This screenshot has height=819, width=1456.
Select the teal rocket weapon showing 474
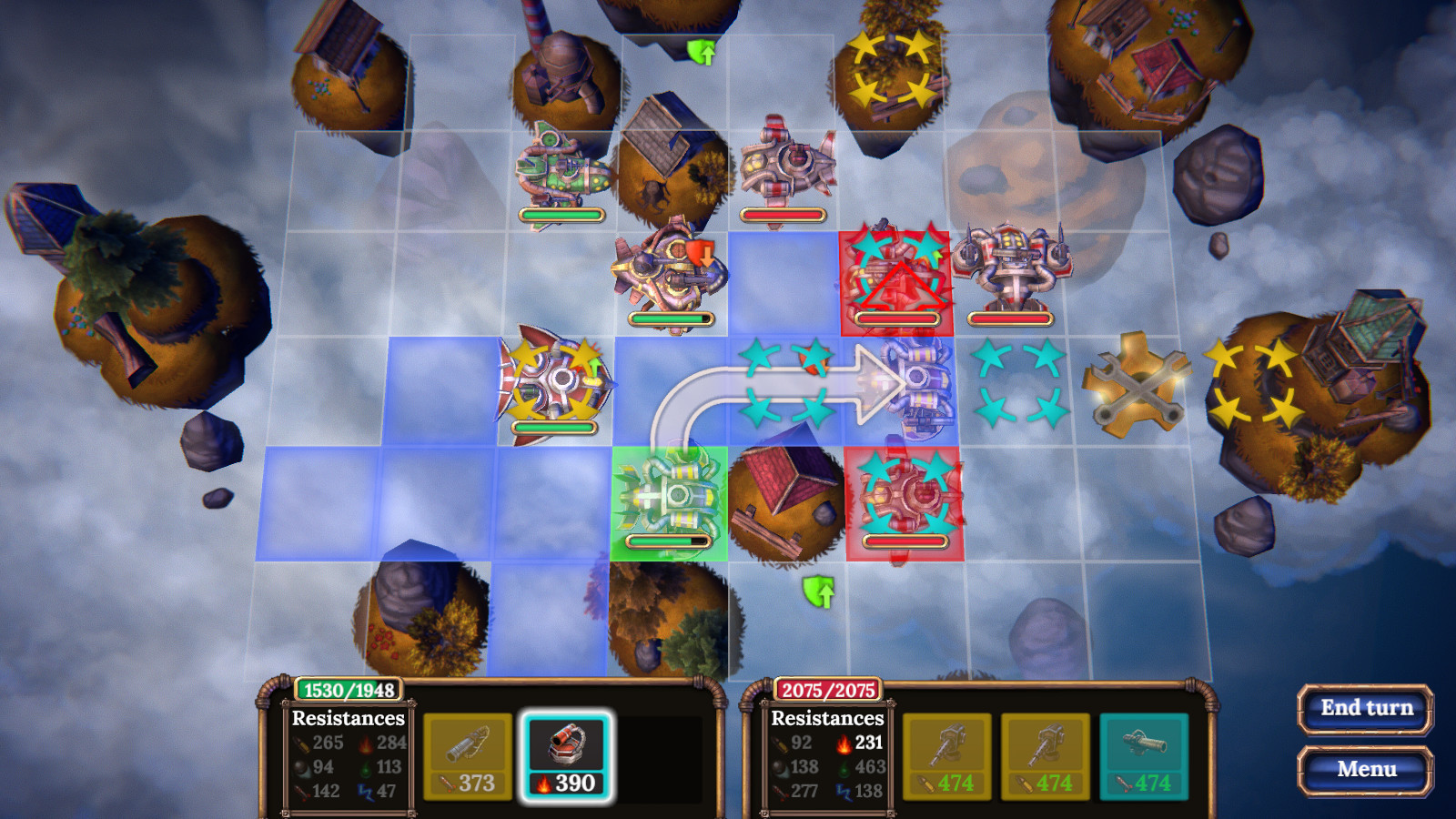[1143, 753]
